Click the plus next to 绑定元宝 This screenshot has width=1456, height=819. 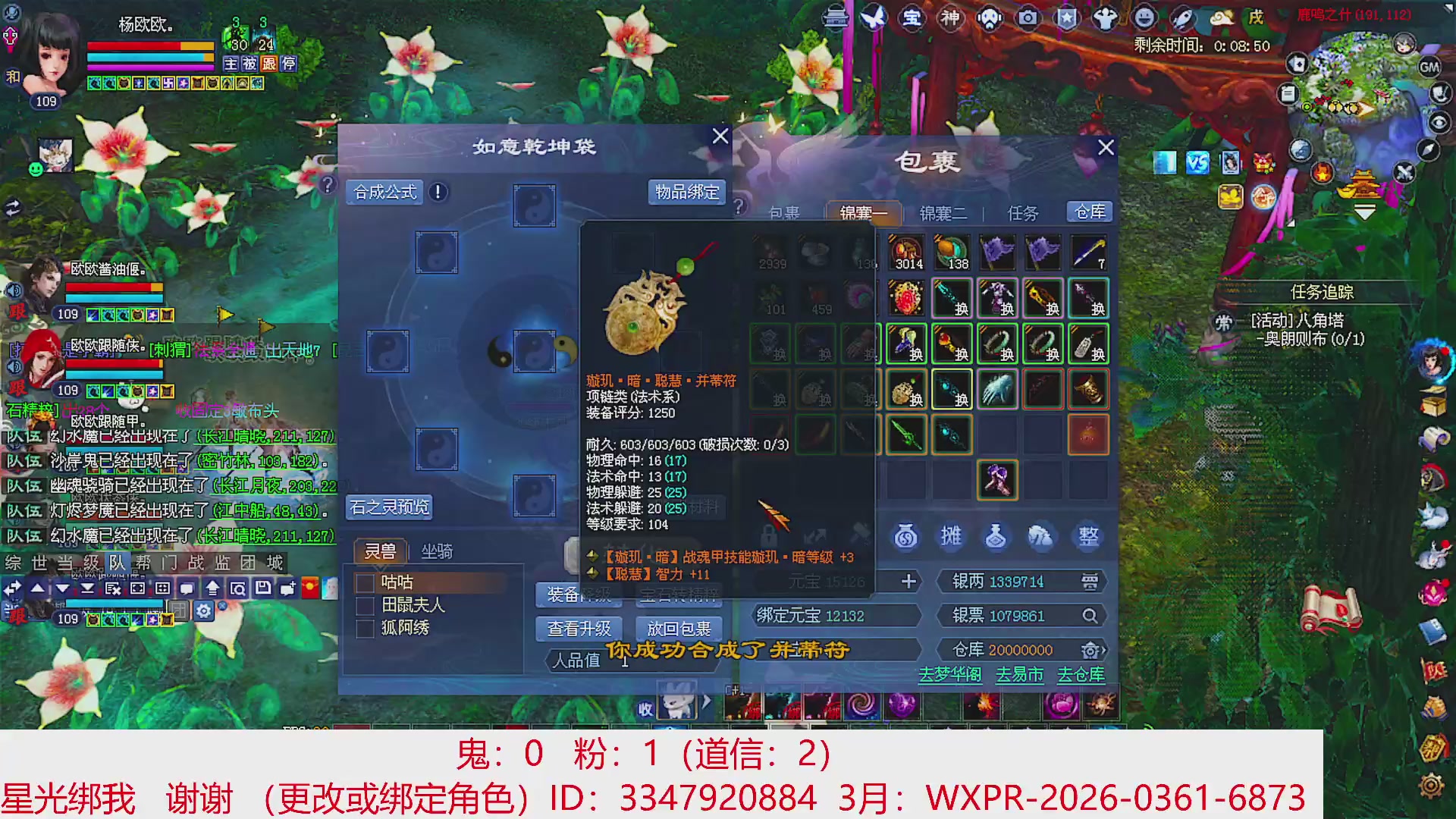[x=908, y=582]
